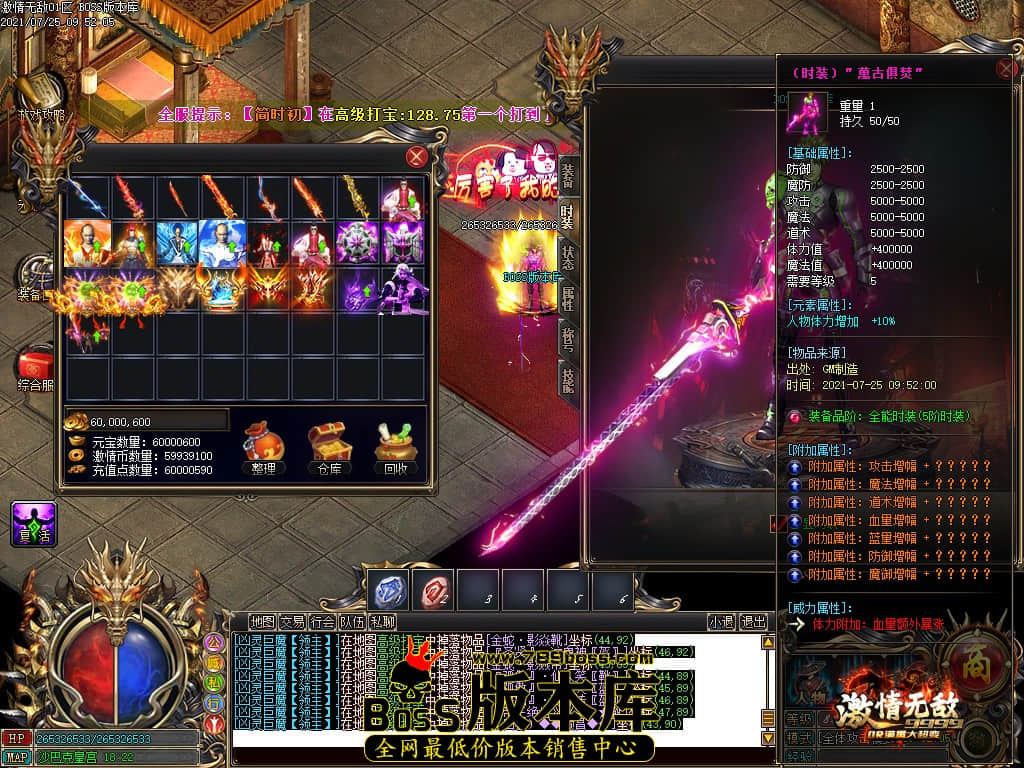Image resolution: width=1024 pixels, height=768 pixels.
Task: Use the red rune in hotbar slot 2
Action: [x=436, y=591]
